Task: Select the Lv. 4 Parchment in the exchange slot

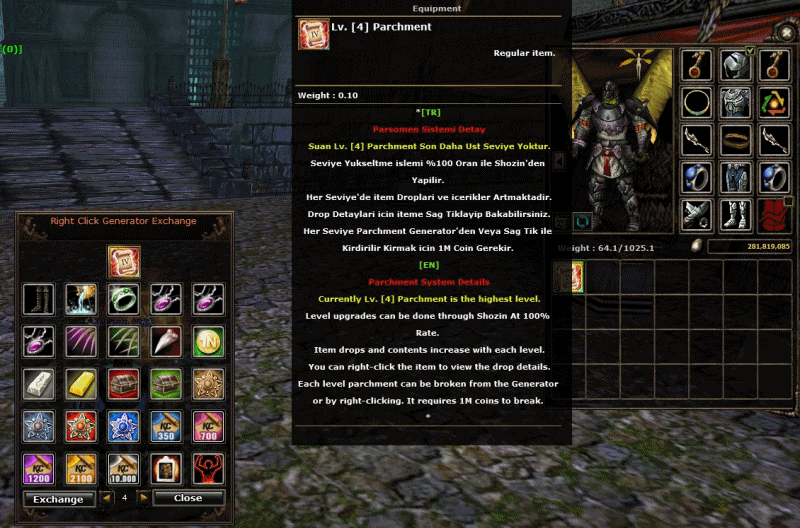Action: point(124,262)
